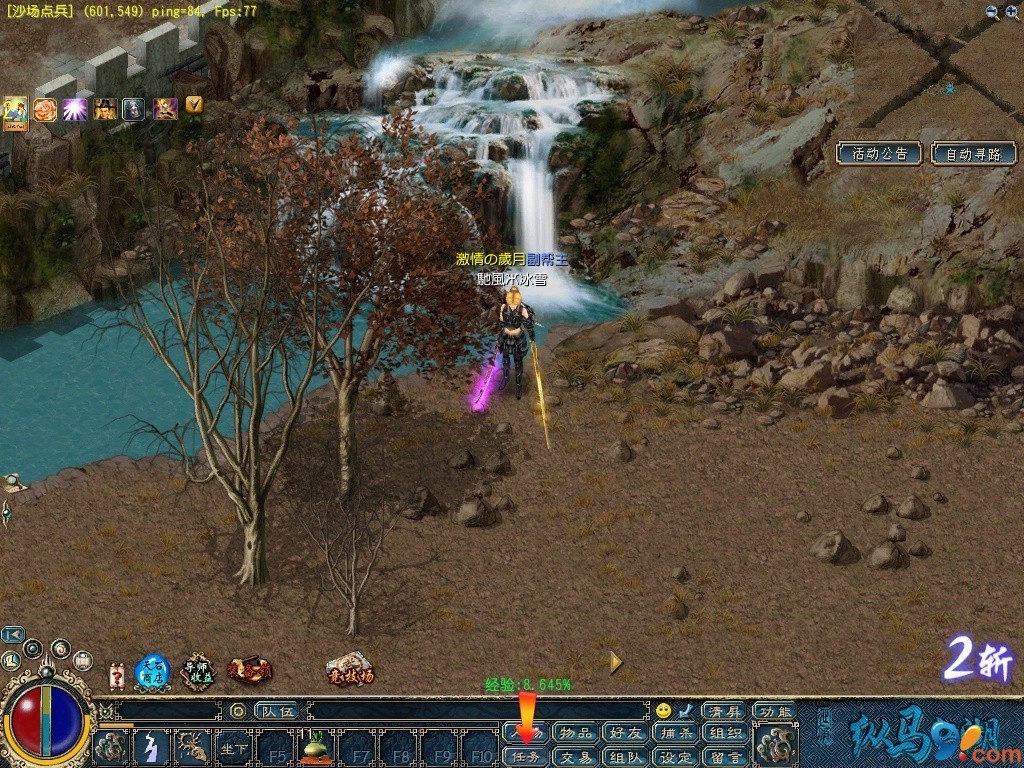Open the 交易 trade window
1024x768 pixels.
click(x=575, y=757)
